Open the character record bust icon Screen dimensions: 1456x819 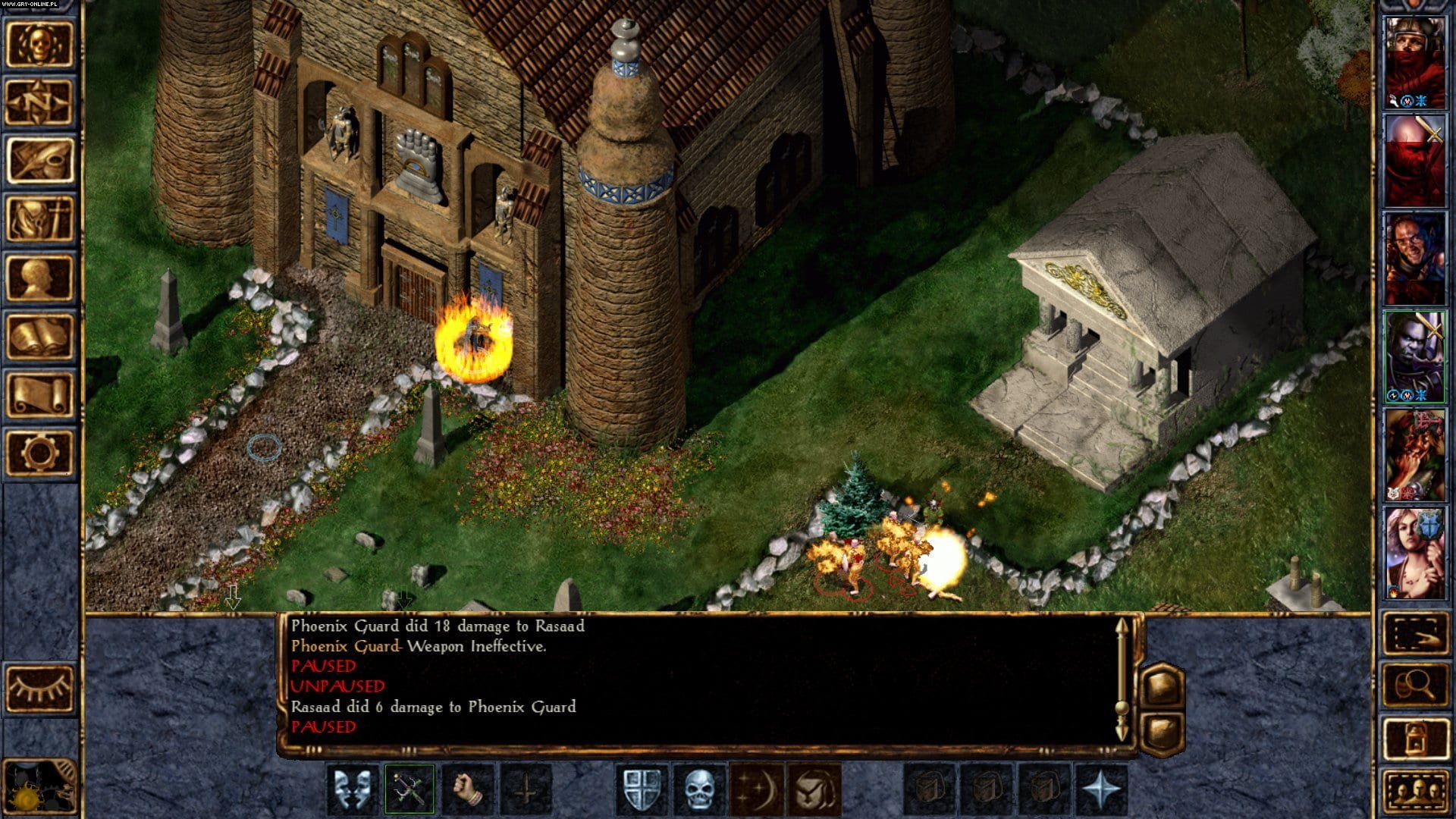pyautogui.click(x=40, y=278)
